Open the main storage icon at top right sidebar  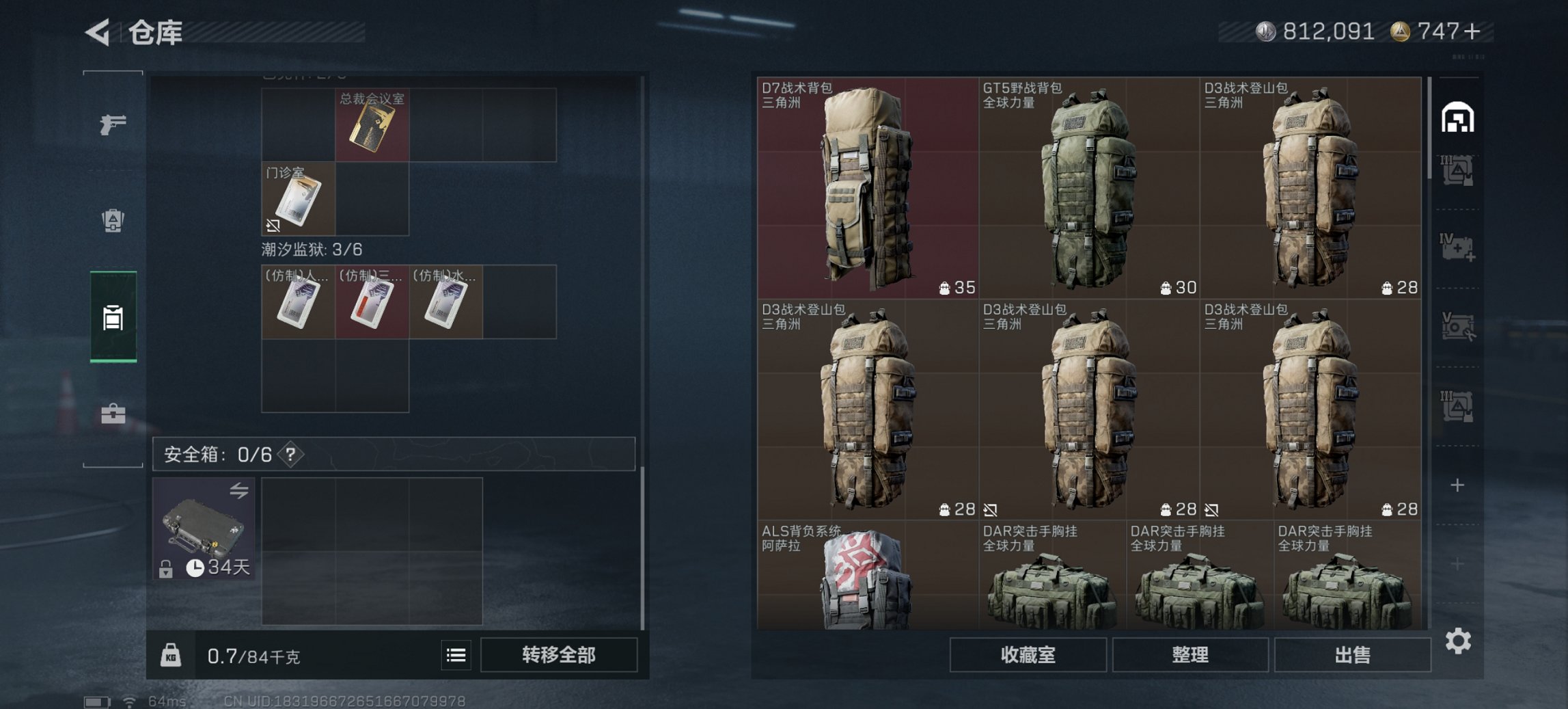(1459, 118)
